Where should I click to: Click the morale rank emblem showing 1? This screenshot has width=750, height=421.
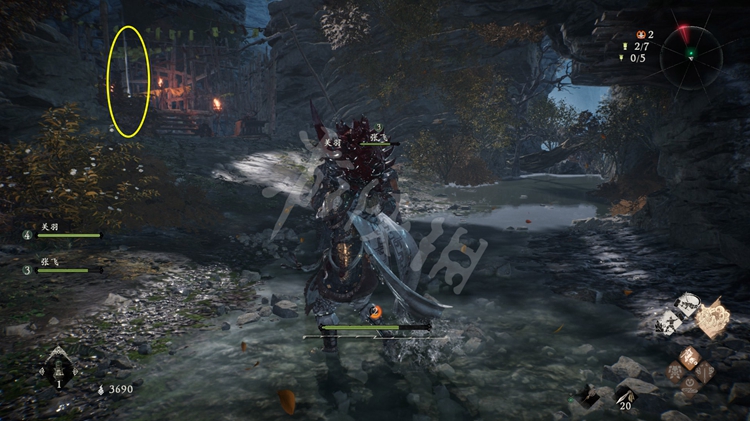pos(59,368)
